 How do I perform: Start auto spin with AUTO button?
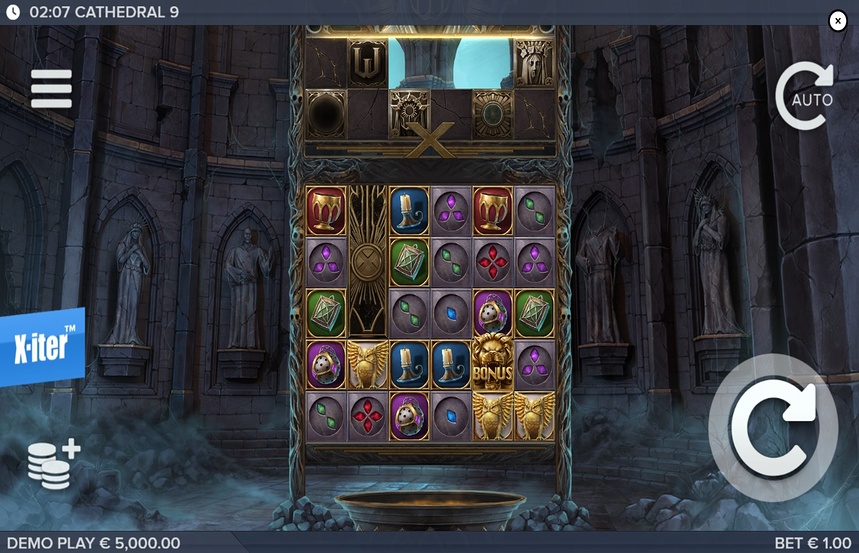(x=808, y=97)
